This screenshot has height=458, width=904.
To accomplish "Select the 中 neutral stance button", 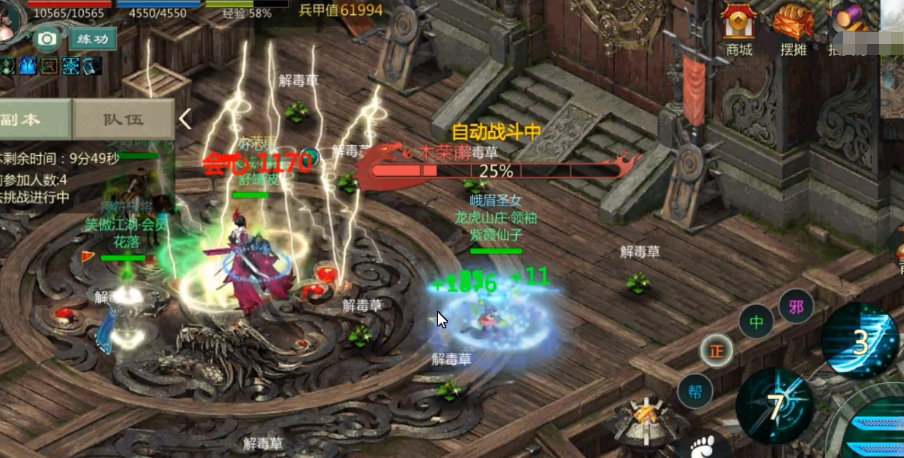I will tap(756, 322).
